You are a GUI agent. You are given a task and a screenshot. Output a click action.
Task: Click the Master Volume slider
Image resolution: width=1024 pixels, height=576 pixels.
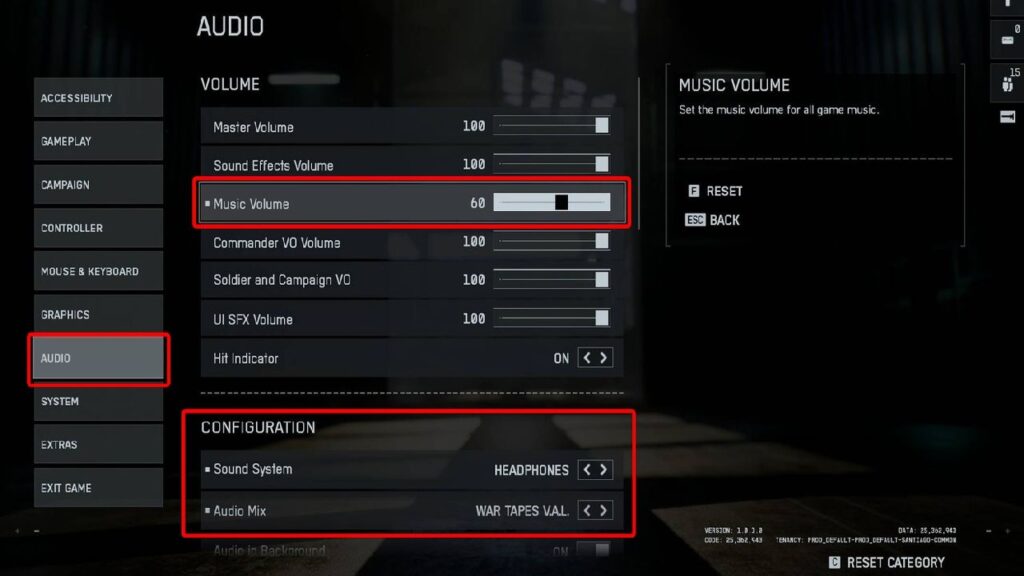pyautogui.click(x=552, y=126)
